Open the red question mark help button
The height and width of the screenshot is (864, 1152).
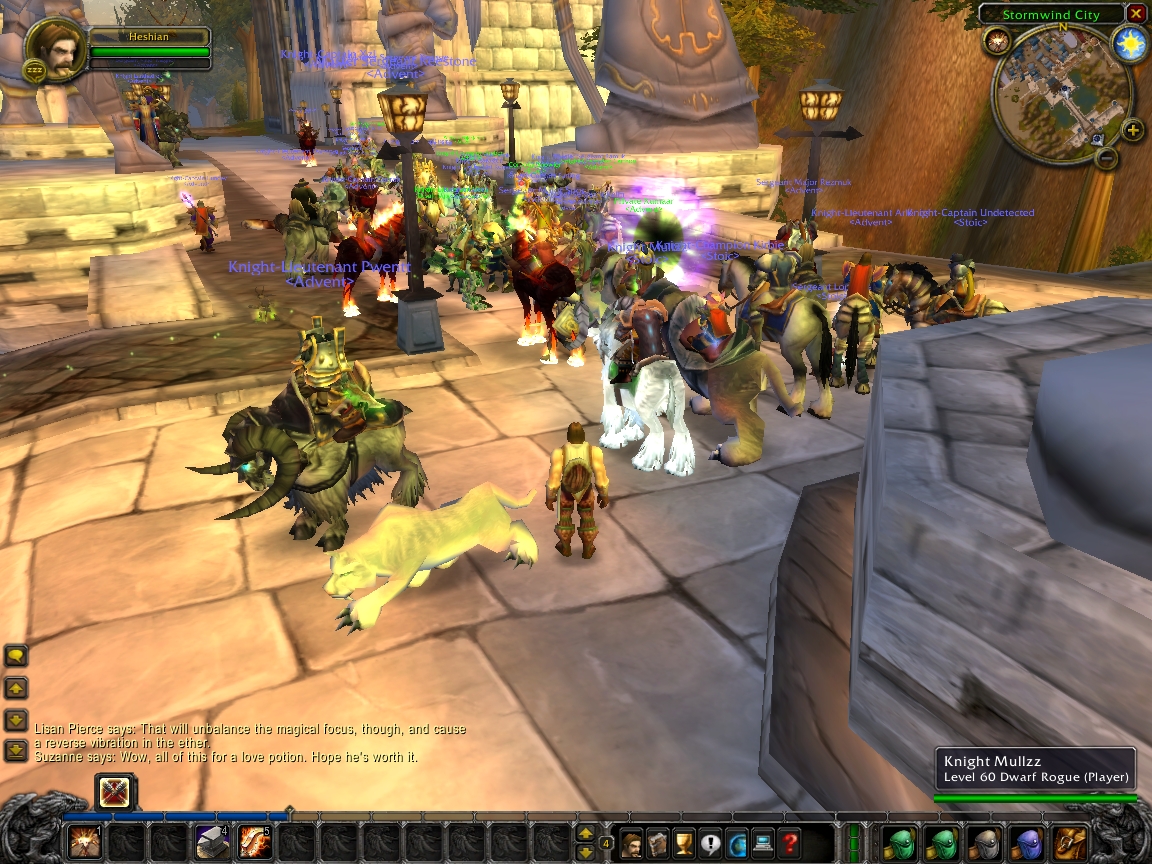pyautogui.click(x=790, y=843)
